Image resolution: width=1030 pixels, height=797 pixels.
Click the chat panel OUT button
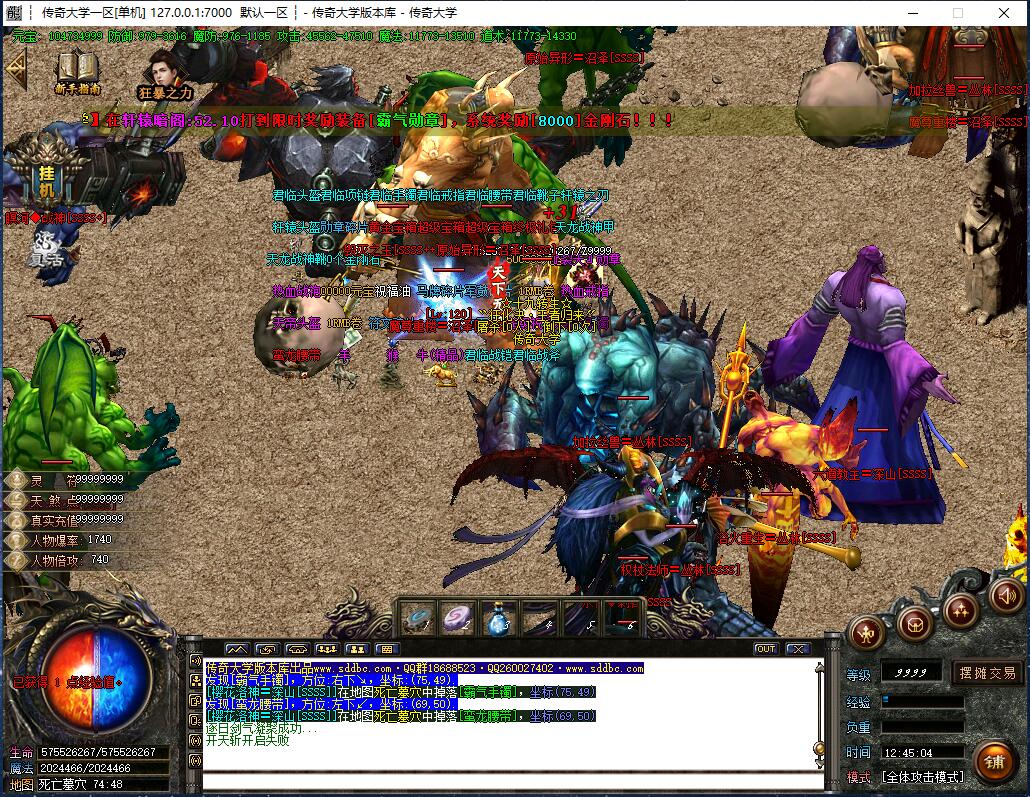tap(765, 649)
